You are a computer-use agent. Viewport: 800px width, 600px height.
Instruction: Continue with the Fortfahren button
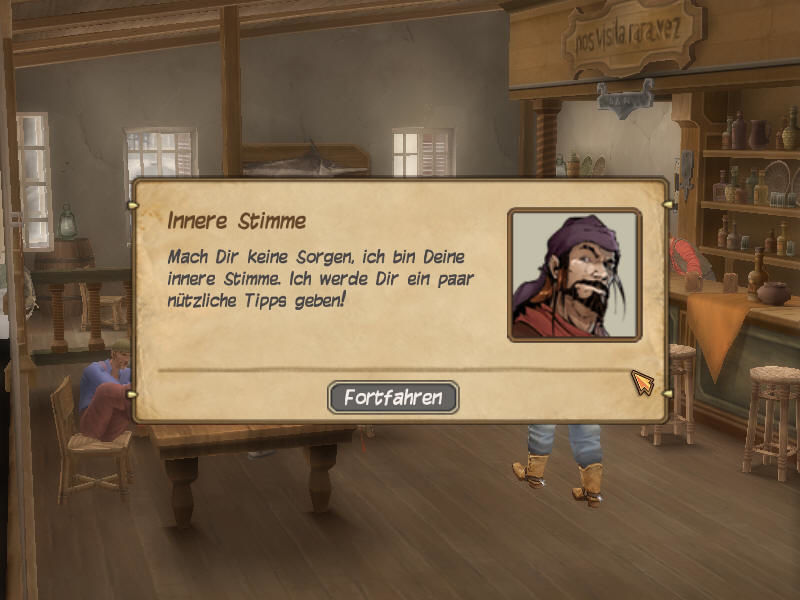(x=393, y=397)
